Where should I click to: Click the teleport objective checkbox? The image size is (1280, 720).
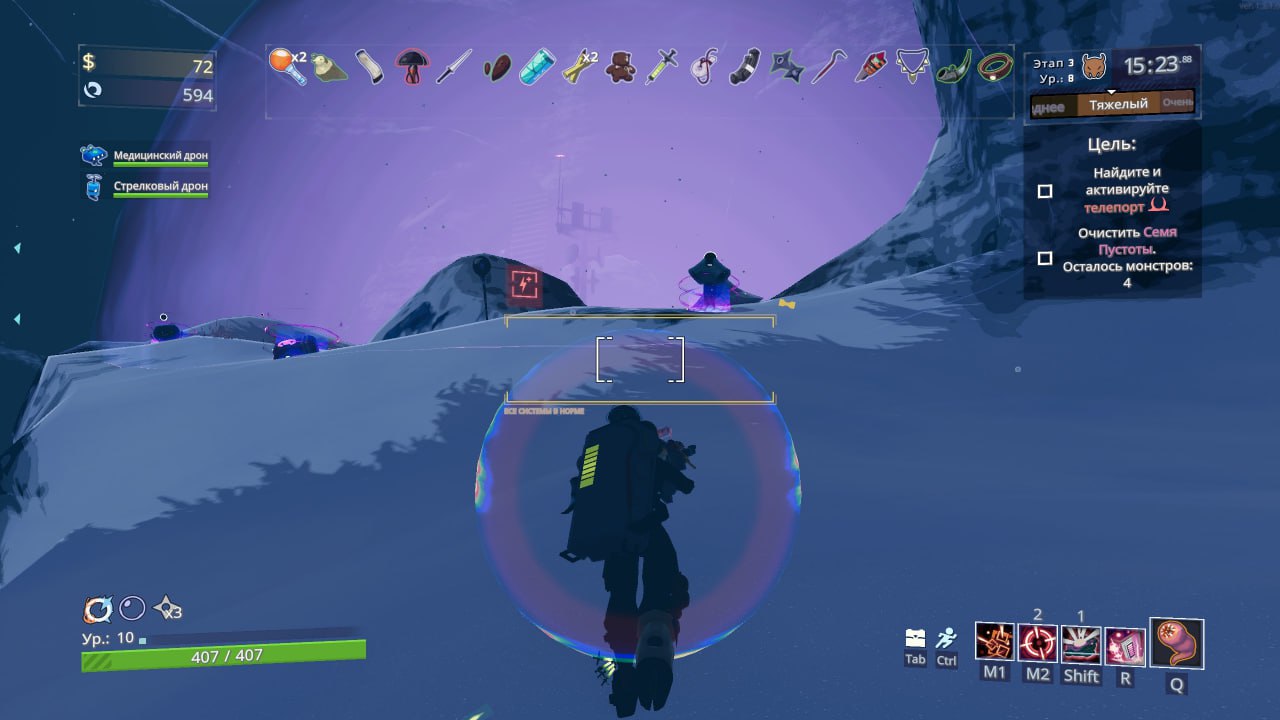point(1045,191)
